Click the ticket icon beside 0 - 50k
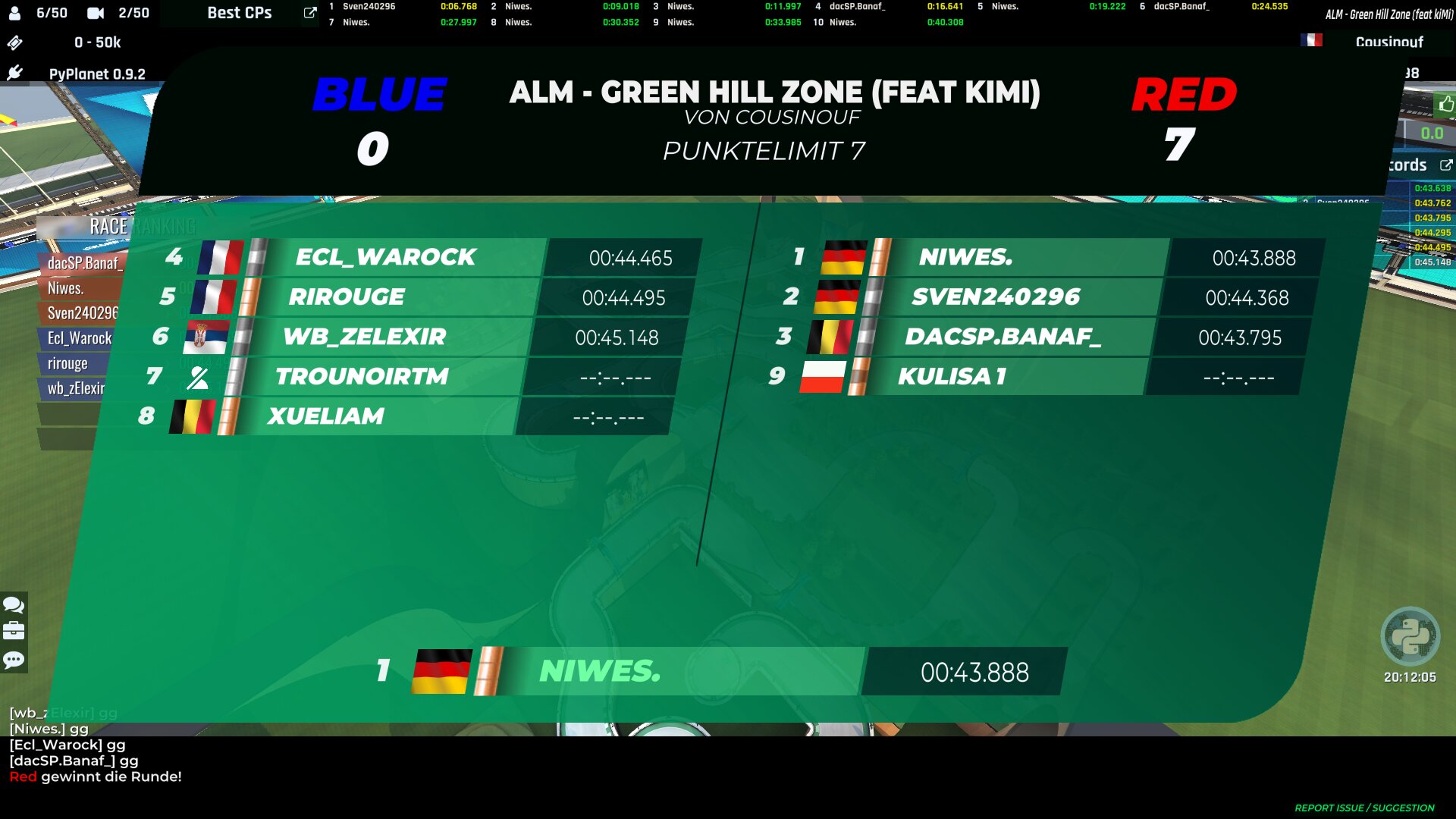The height and width of the screenshot is (819, 1456). tap(14, 42)
